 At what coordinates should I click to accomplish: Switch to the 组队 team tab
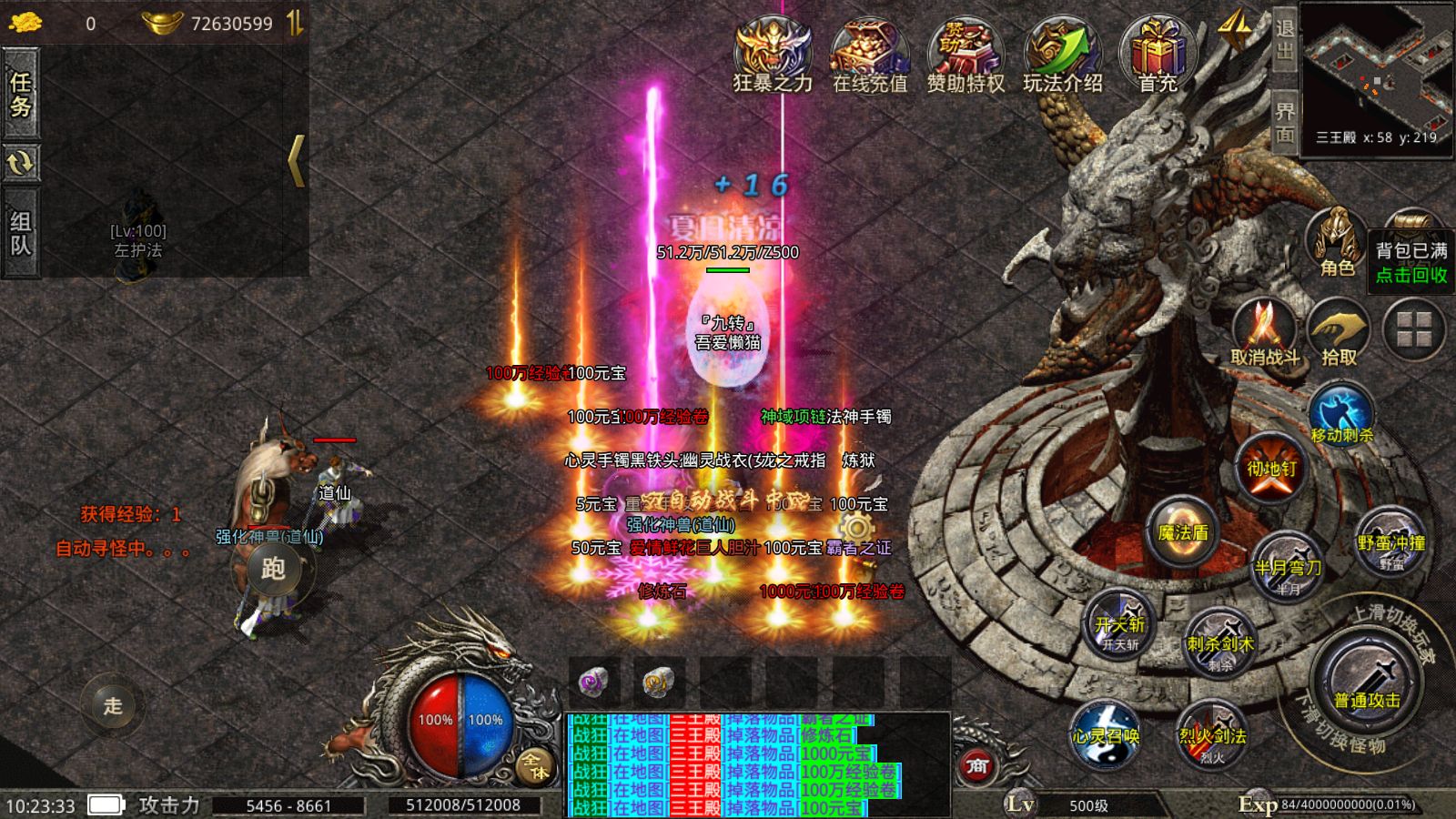(20, 233)
